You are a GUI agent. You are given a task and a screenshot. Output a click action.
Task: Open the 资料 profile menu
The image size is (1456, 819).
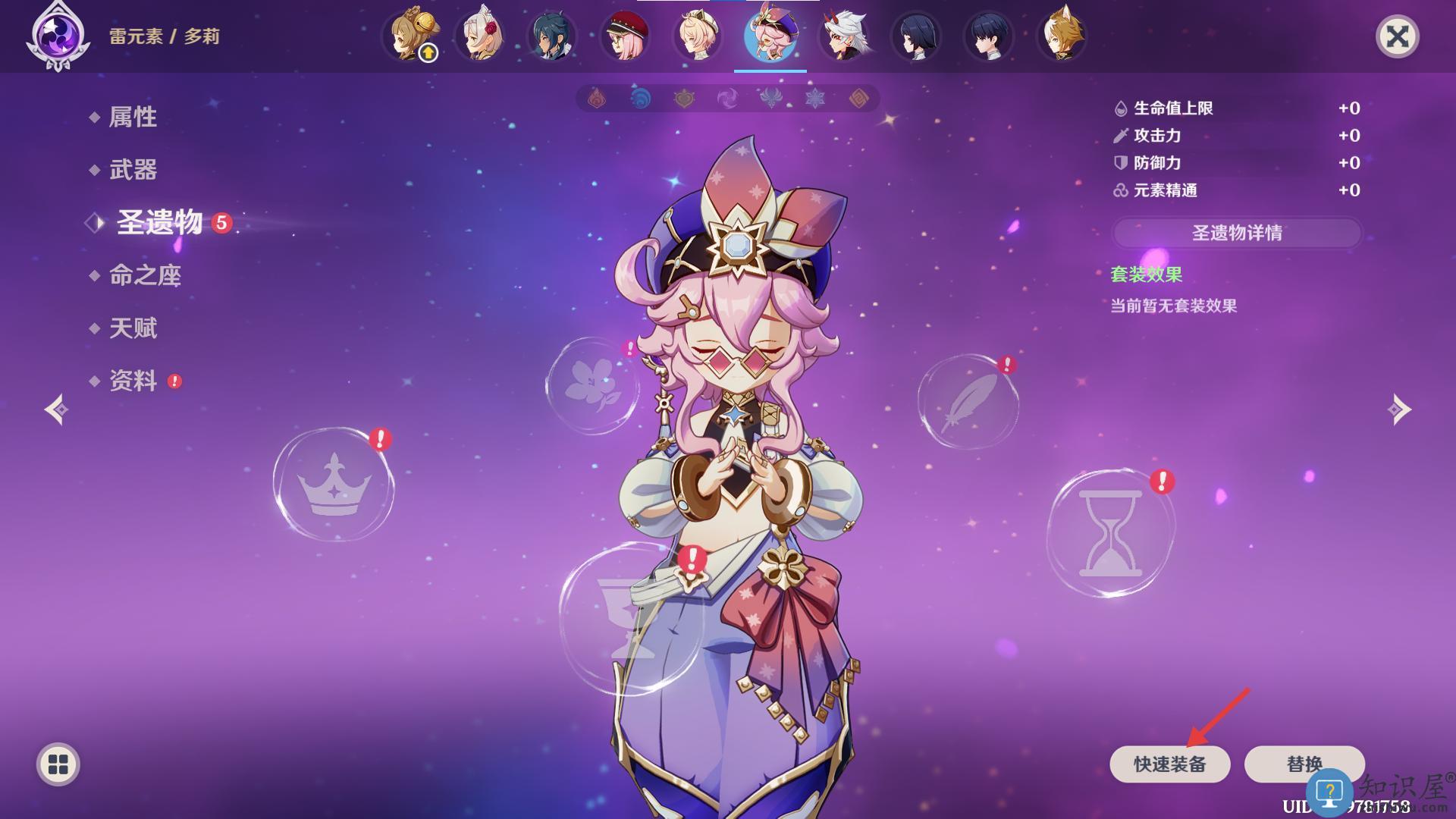tap(133, 381)
